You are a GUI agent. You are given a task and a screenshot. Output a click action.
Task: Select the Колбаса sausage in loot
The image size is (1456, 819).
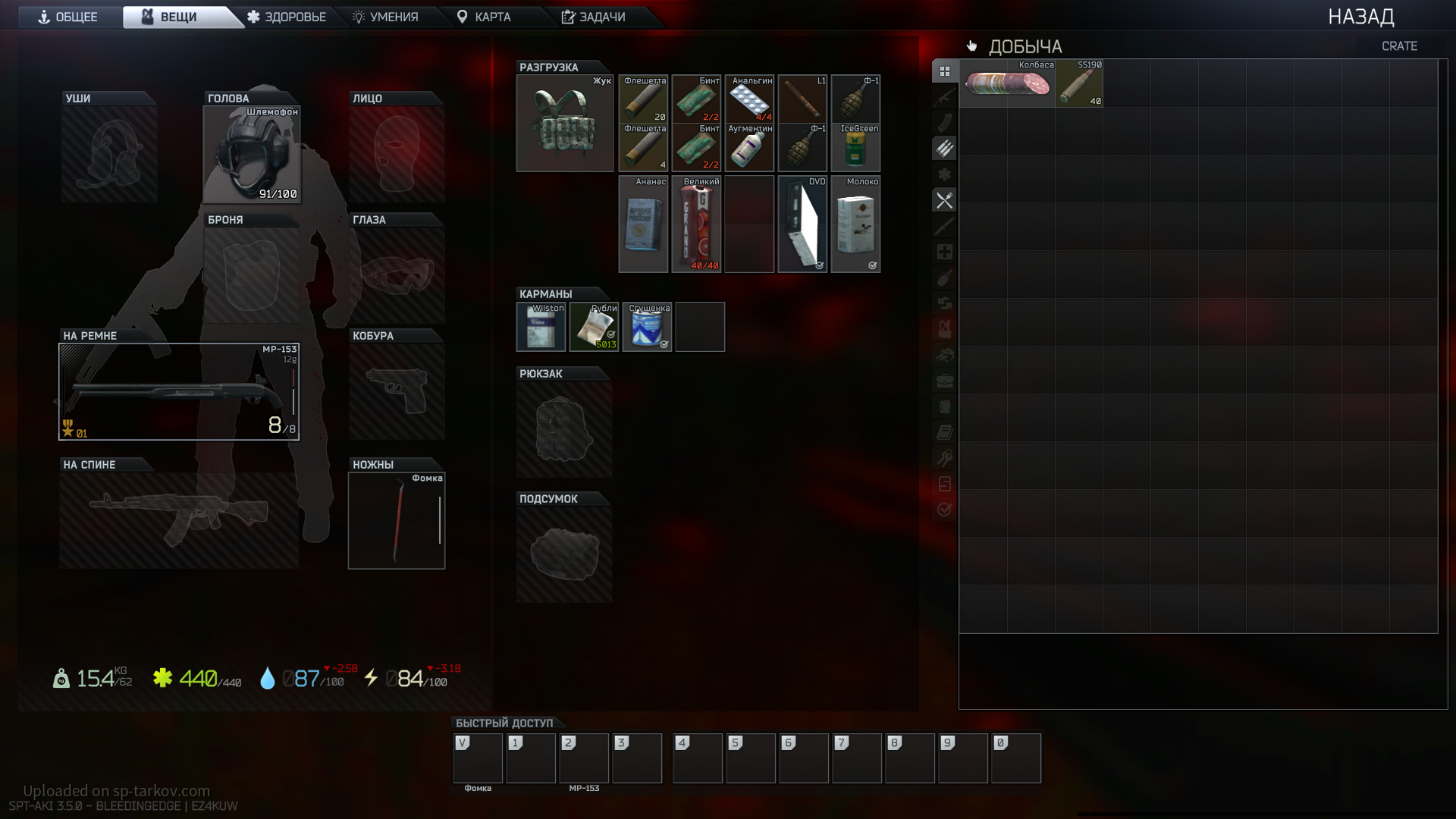point(1007,83)
